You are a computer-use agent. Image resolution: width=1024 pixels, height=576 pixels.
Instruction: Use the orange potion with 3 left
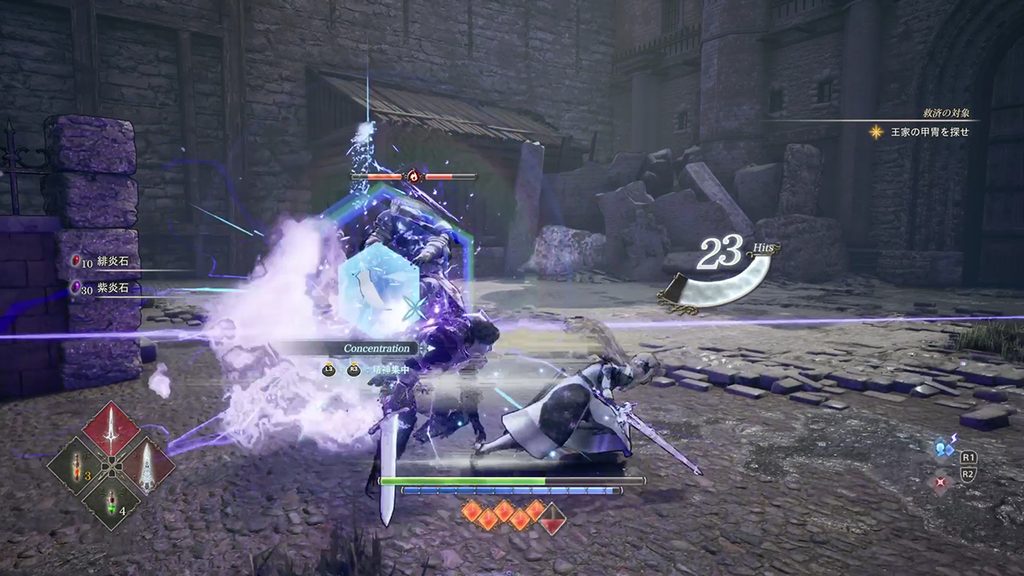click(75, 466)
